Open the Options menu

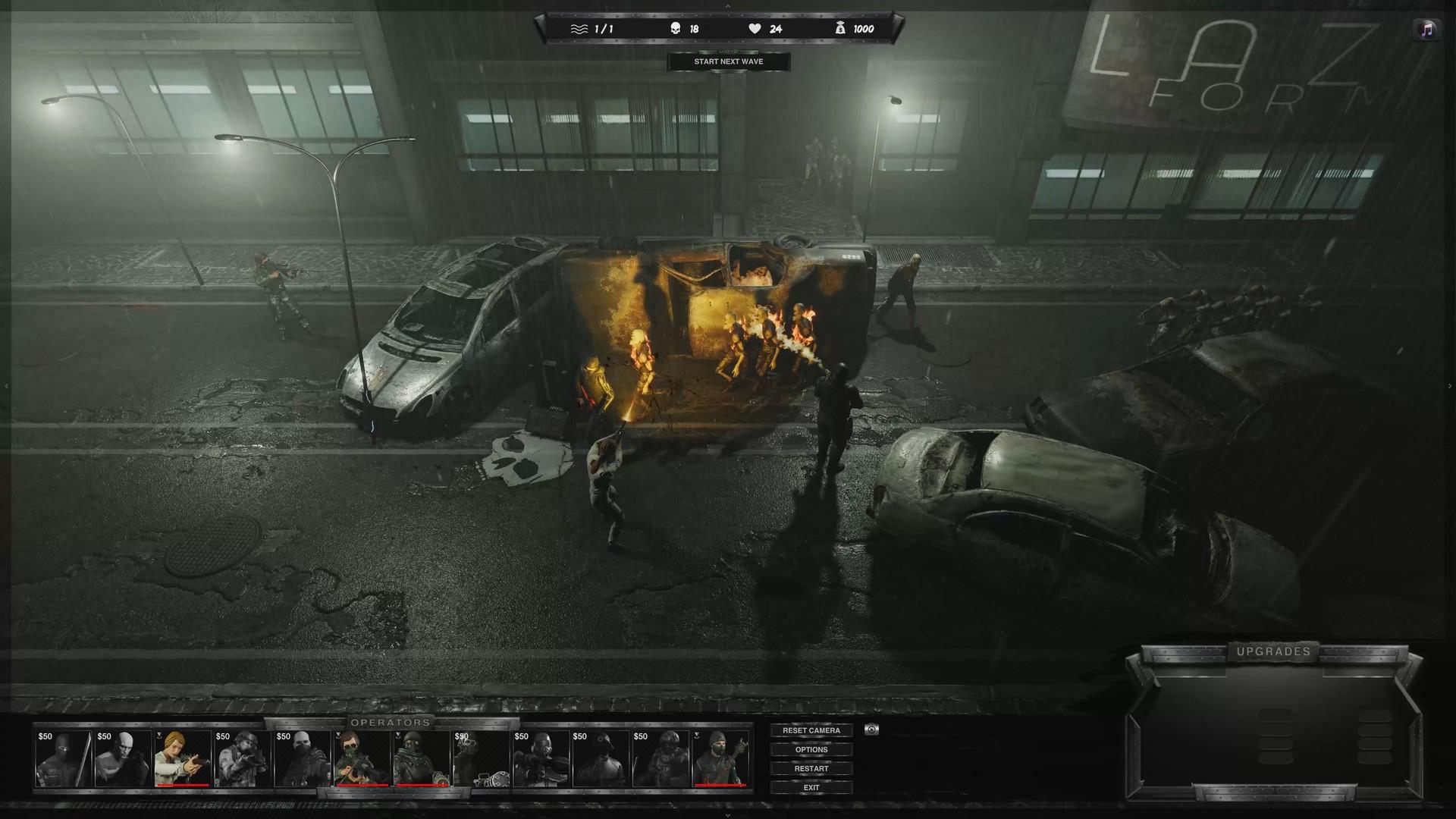811,749
